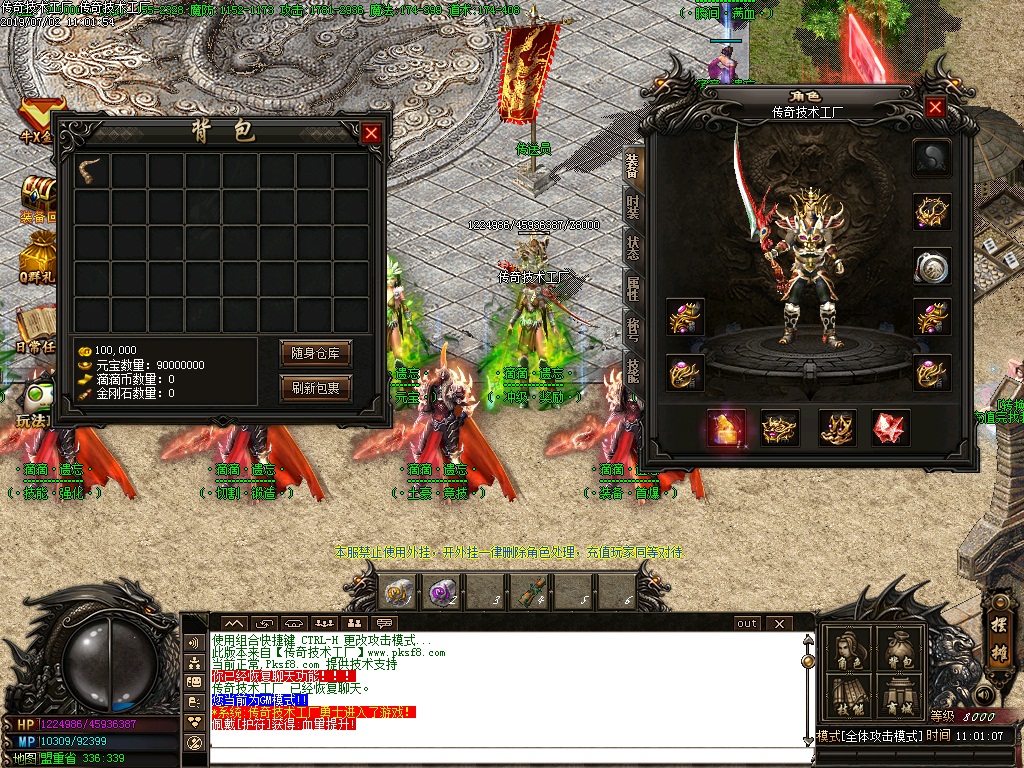Switch to the 称号 title tab
The image size is (1024, 768).
[x=633, y=330]
